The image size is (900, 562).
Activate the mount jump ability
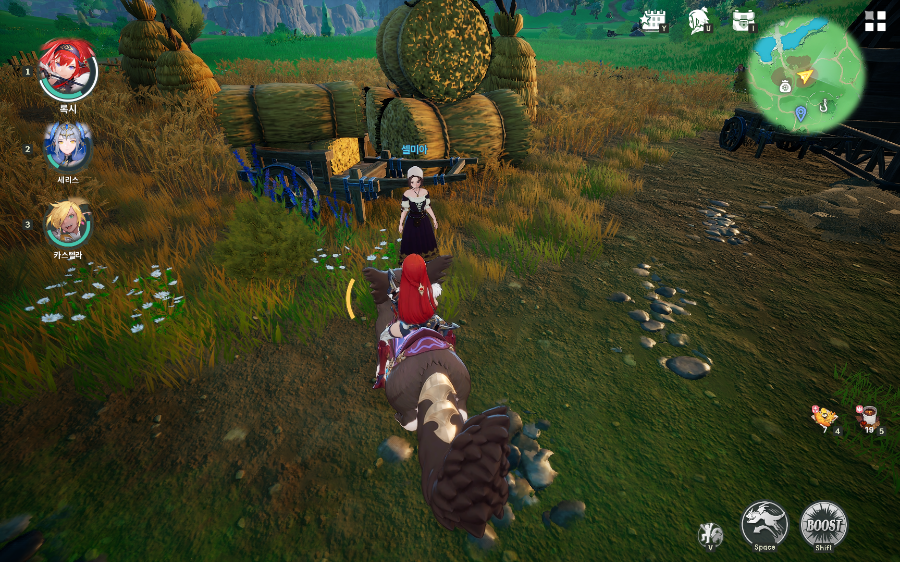[x=764, y=523]
